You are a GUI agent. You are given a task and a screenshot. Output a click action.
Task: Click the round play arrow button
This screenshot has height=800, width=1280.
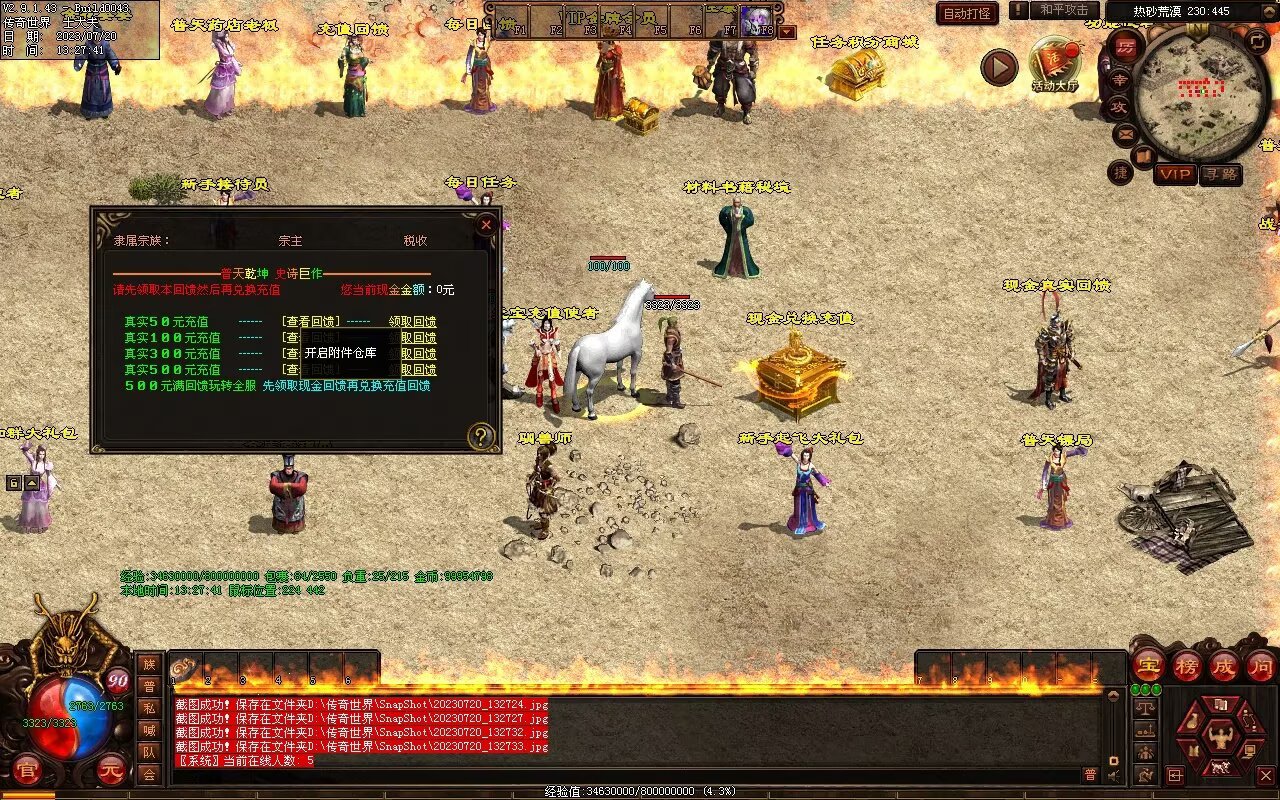[x=998, y=67]
